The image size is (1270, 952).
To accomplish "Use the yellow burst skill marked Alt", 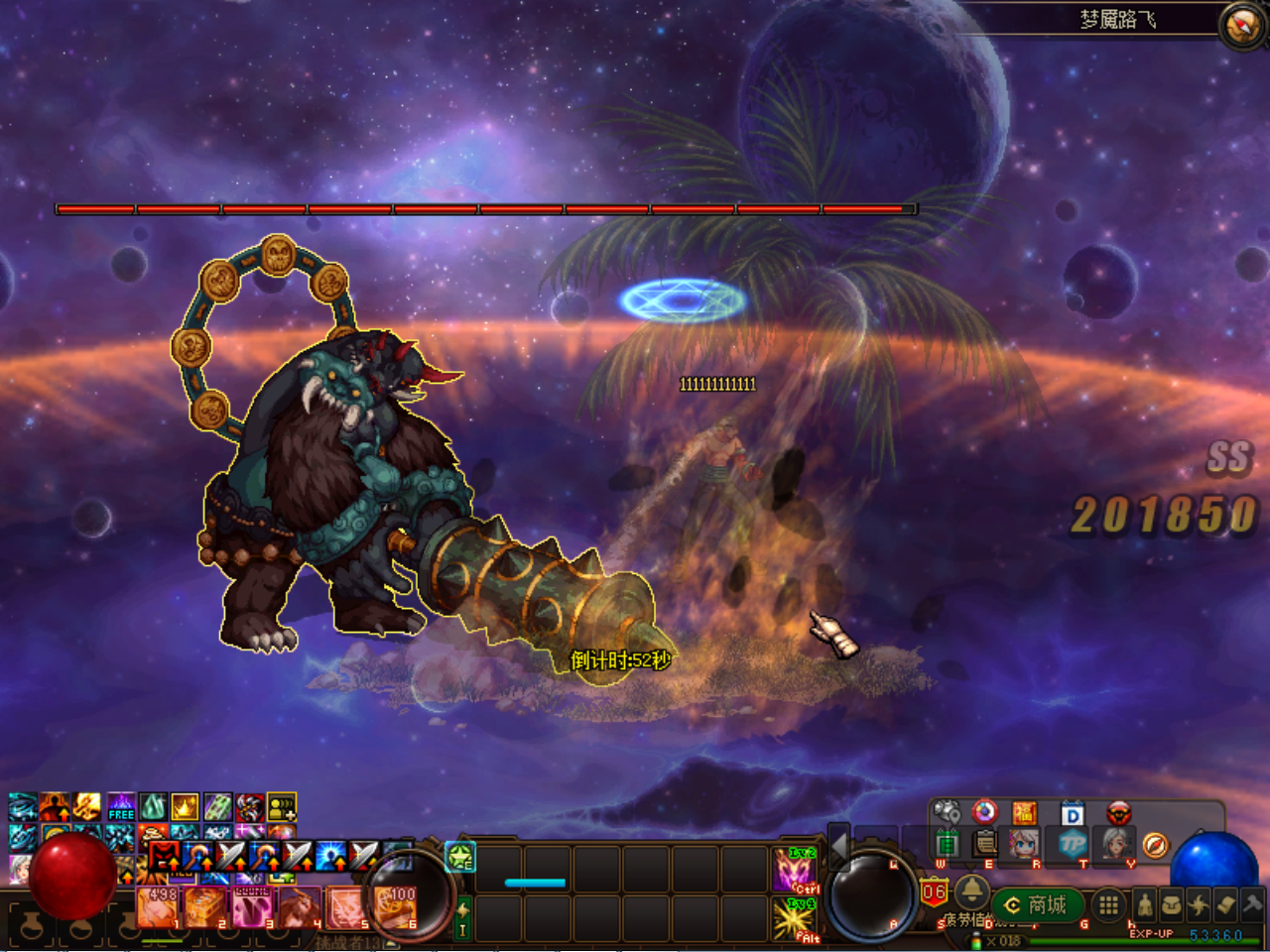I will pyautogui.click(x=794, y=919).
